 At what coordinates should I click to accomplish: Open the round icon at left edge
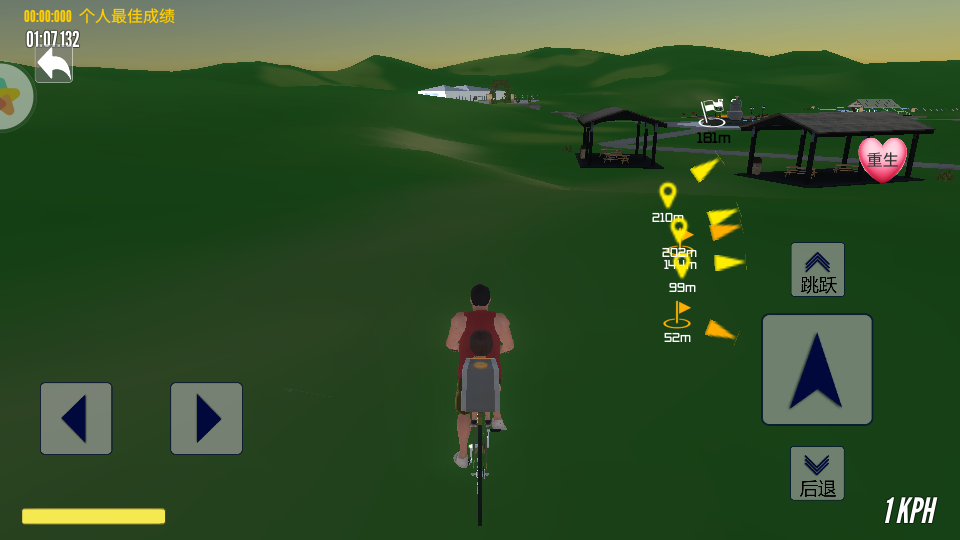pos(12,97)
